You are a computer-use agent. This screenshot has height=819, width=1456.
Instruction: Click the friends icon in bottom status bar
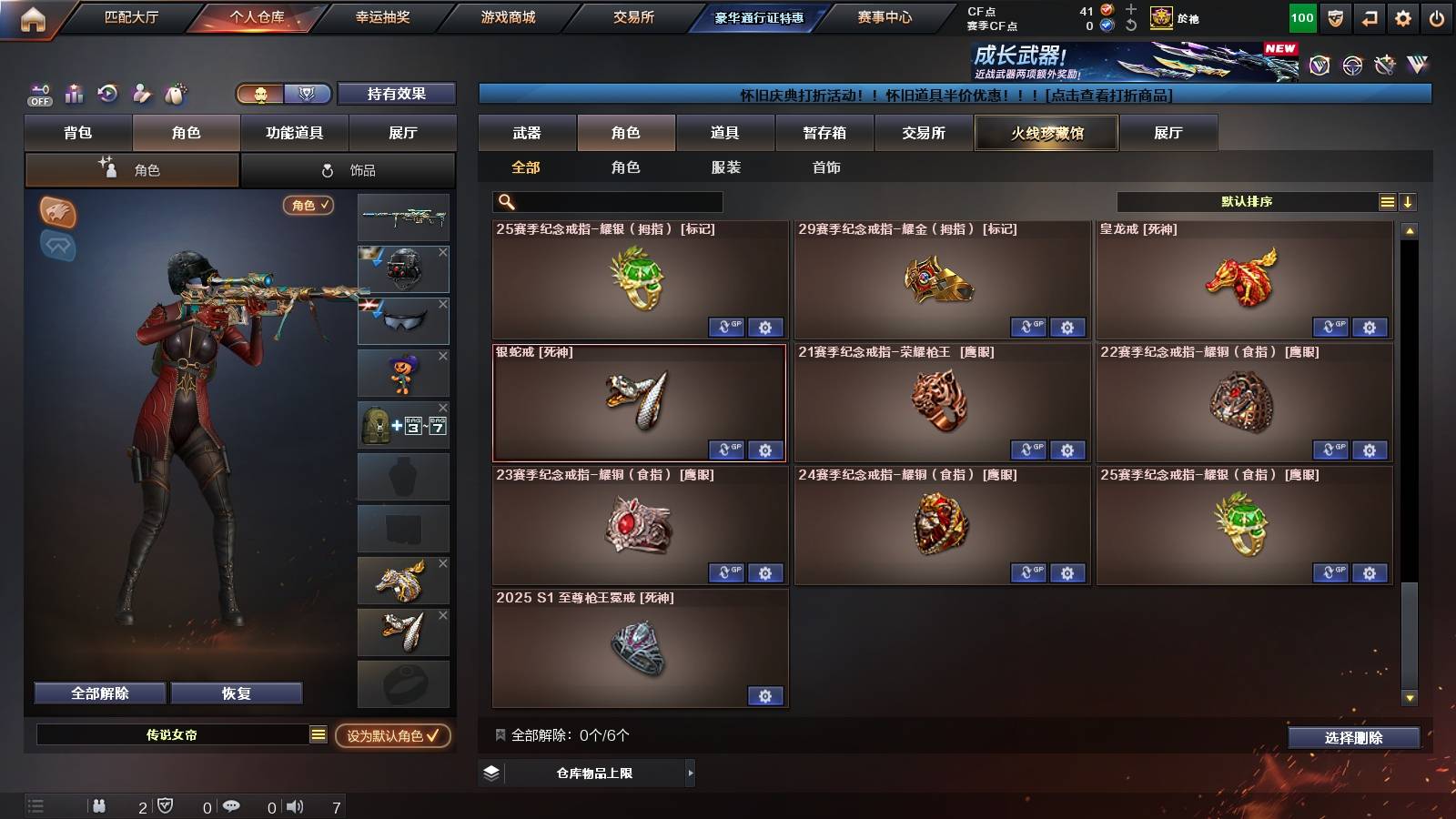[100, 806]
